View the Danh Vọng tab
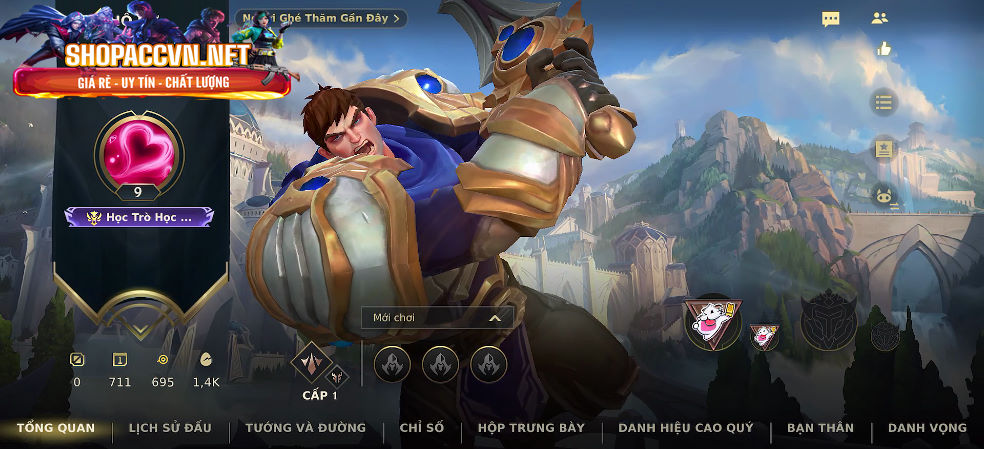 click(x=927, y=428)
